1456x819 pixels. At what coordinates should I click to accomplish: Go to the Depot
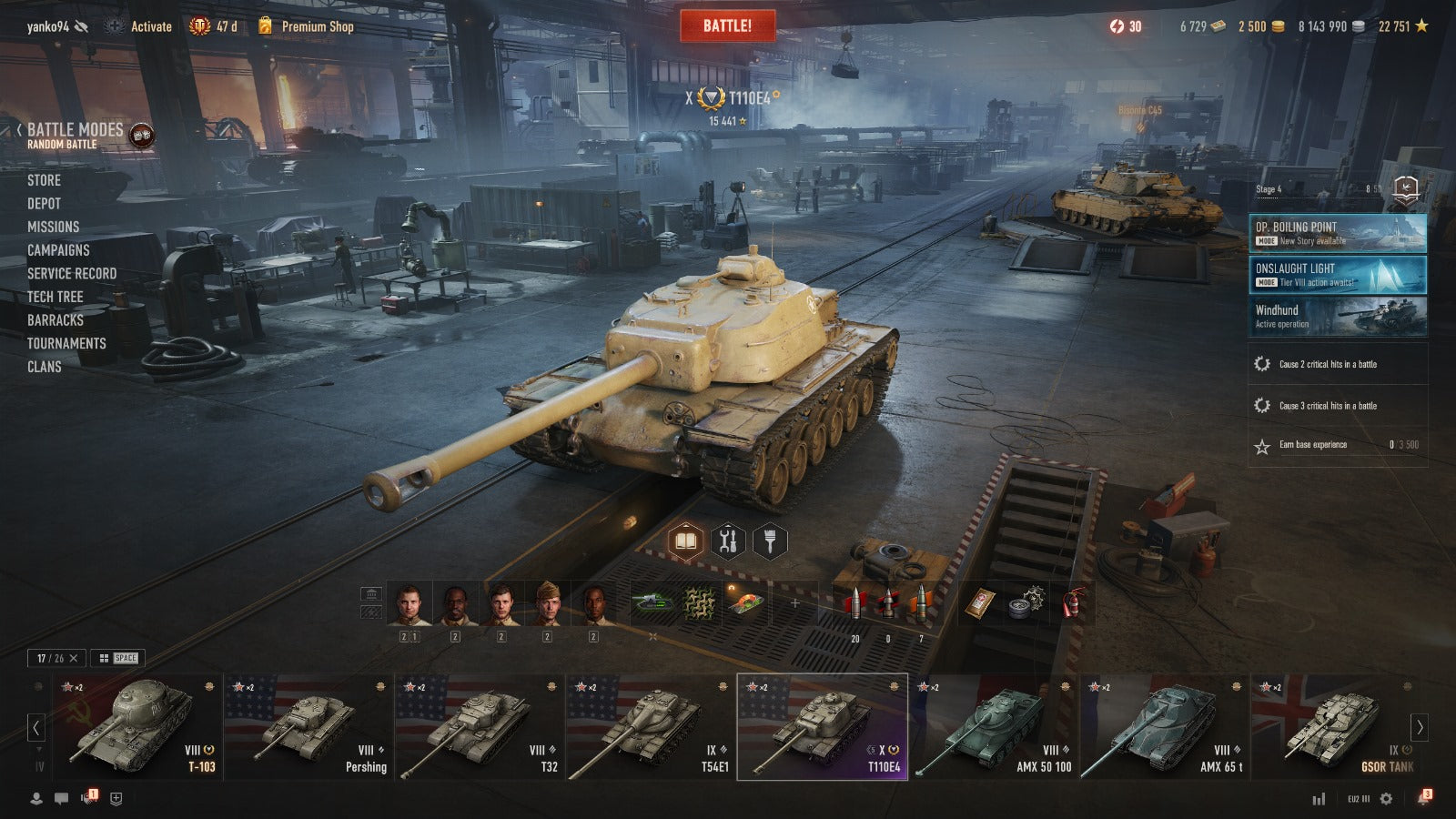click(44, 204)
